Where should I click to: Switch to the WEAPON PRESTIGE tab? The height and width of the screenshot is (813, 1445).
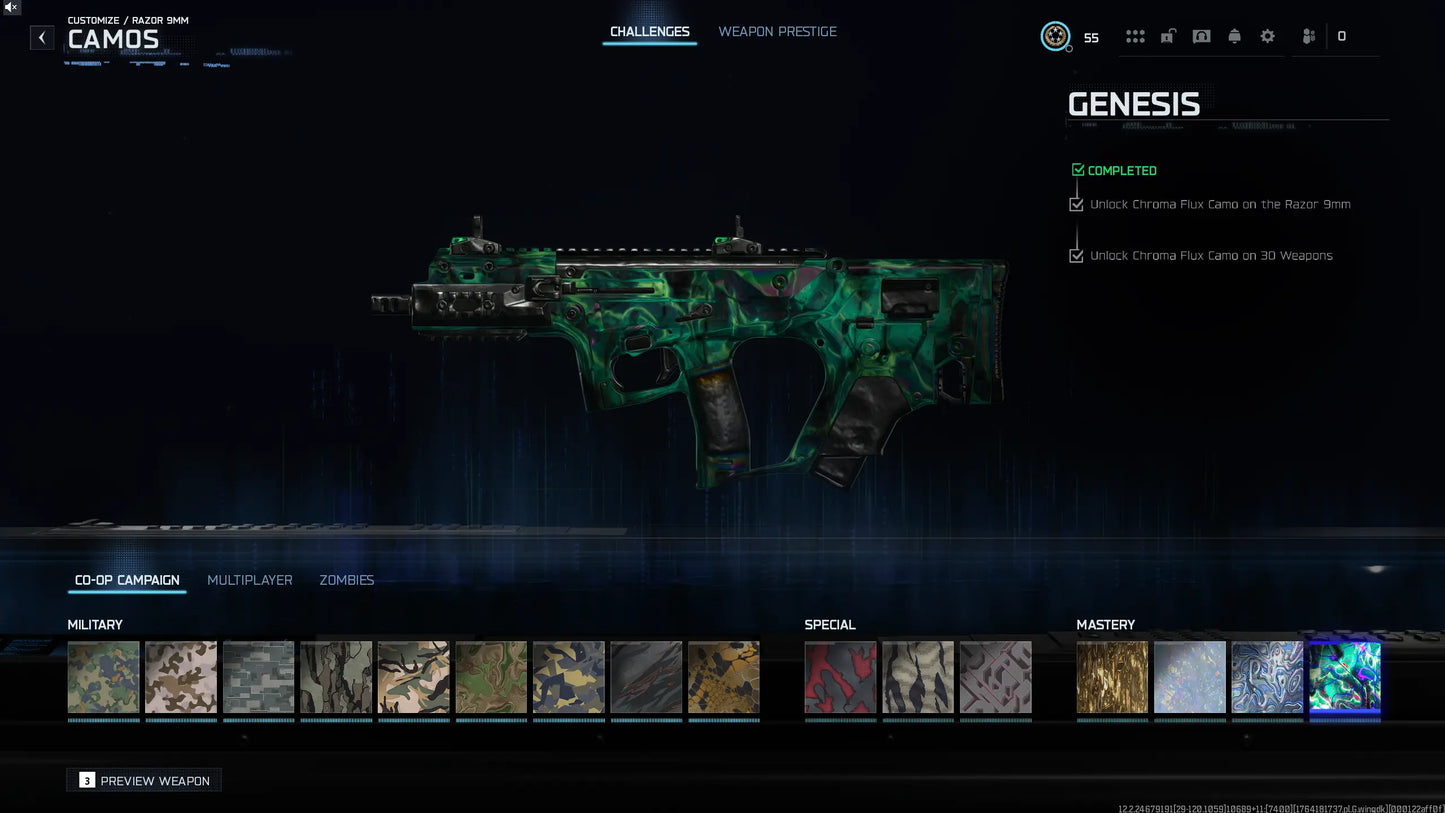pos(777,31)
